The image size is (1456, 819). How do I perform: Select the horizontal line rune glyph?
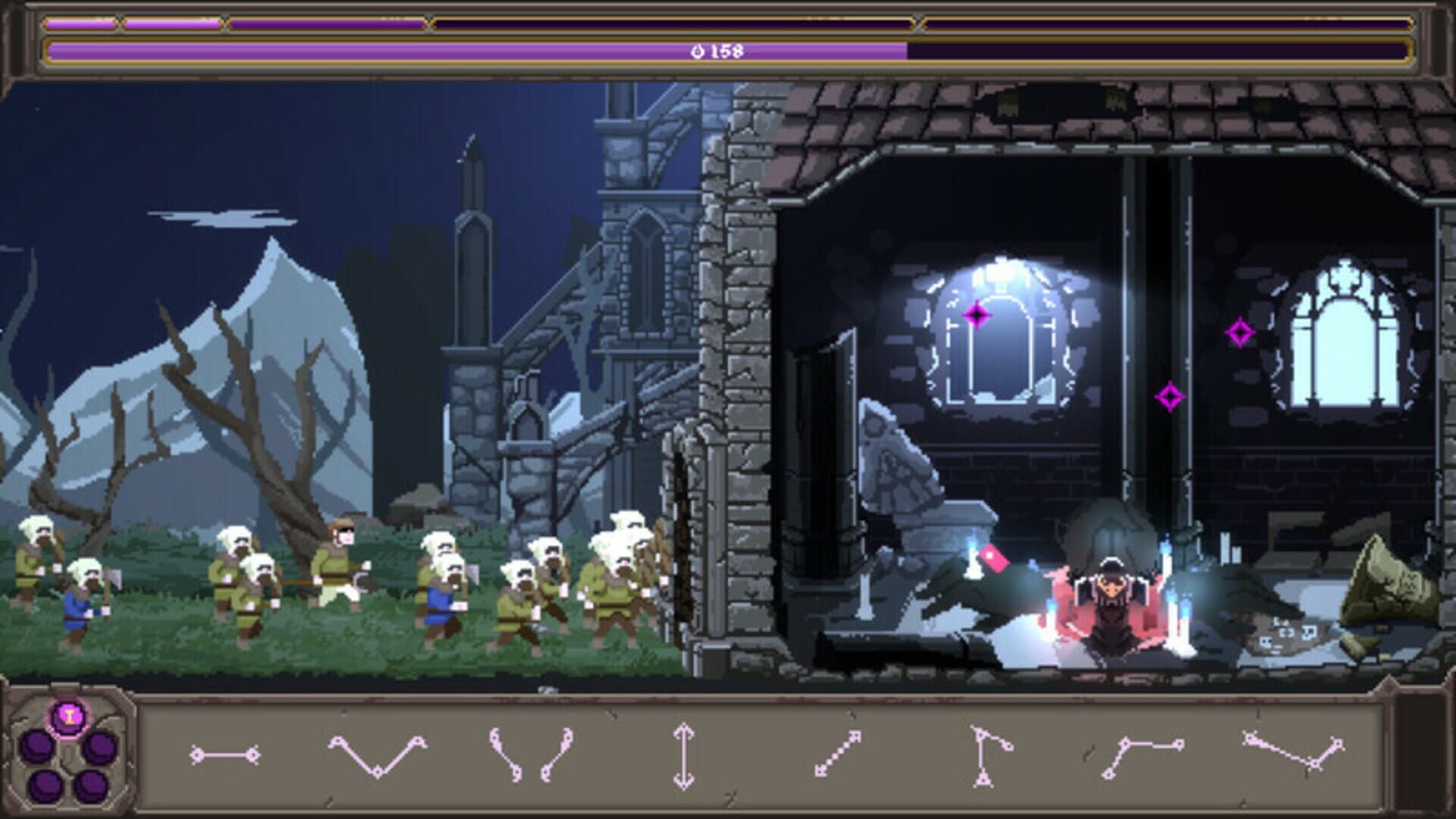[224, 753]
